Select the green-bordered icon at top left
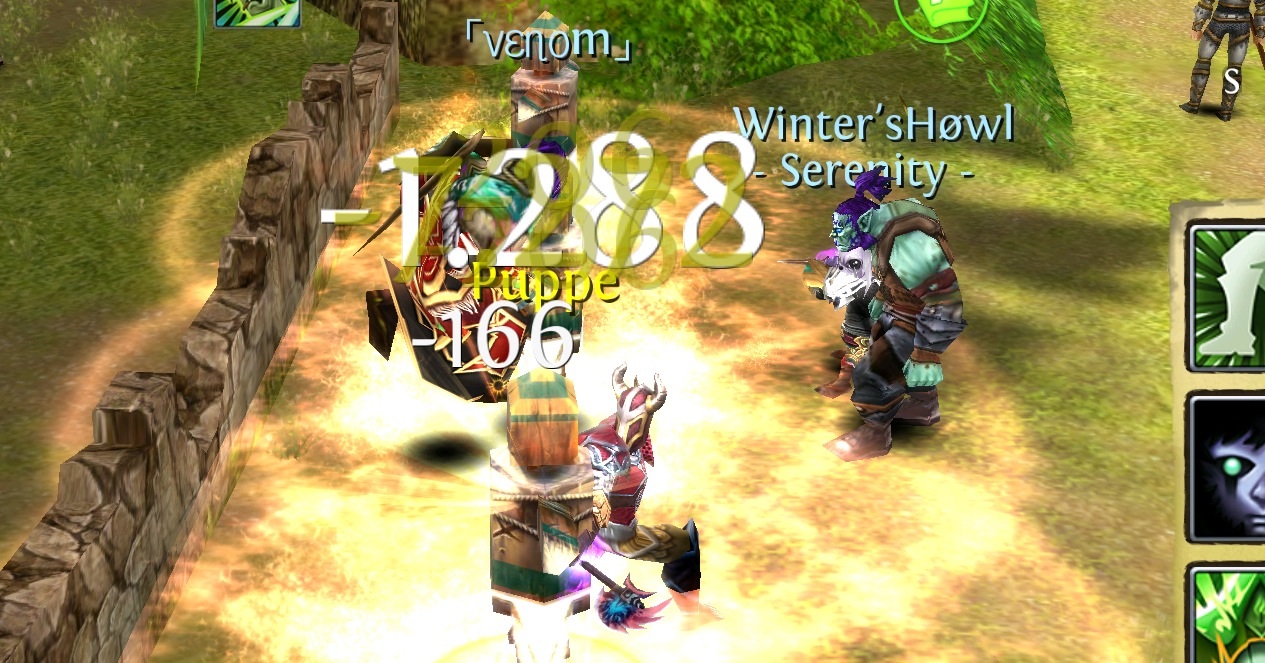This screenshot has width=1265, height=663. point(257,10)
